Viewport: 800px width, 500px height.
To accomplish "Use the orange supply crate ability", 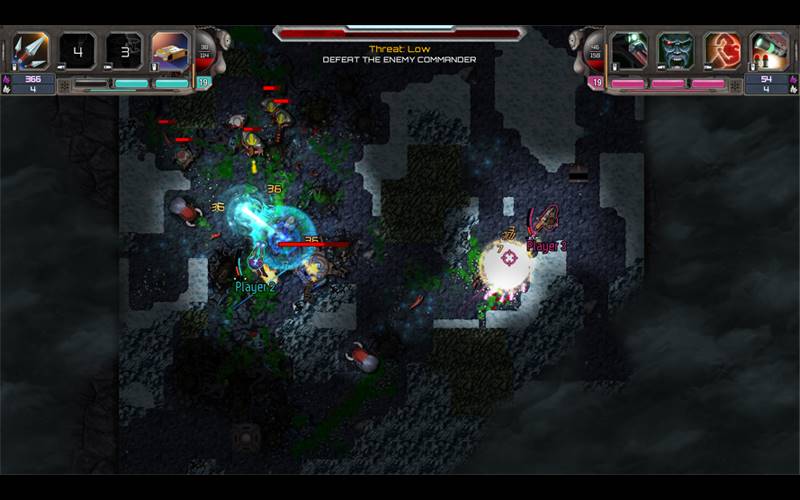I will (x=170, y=50).
